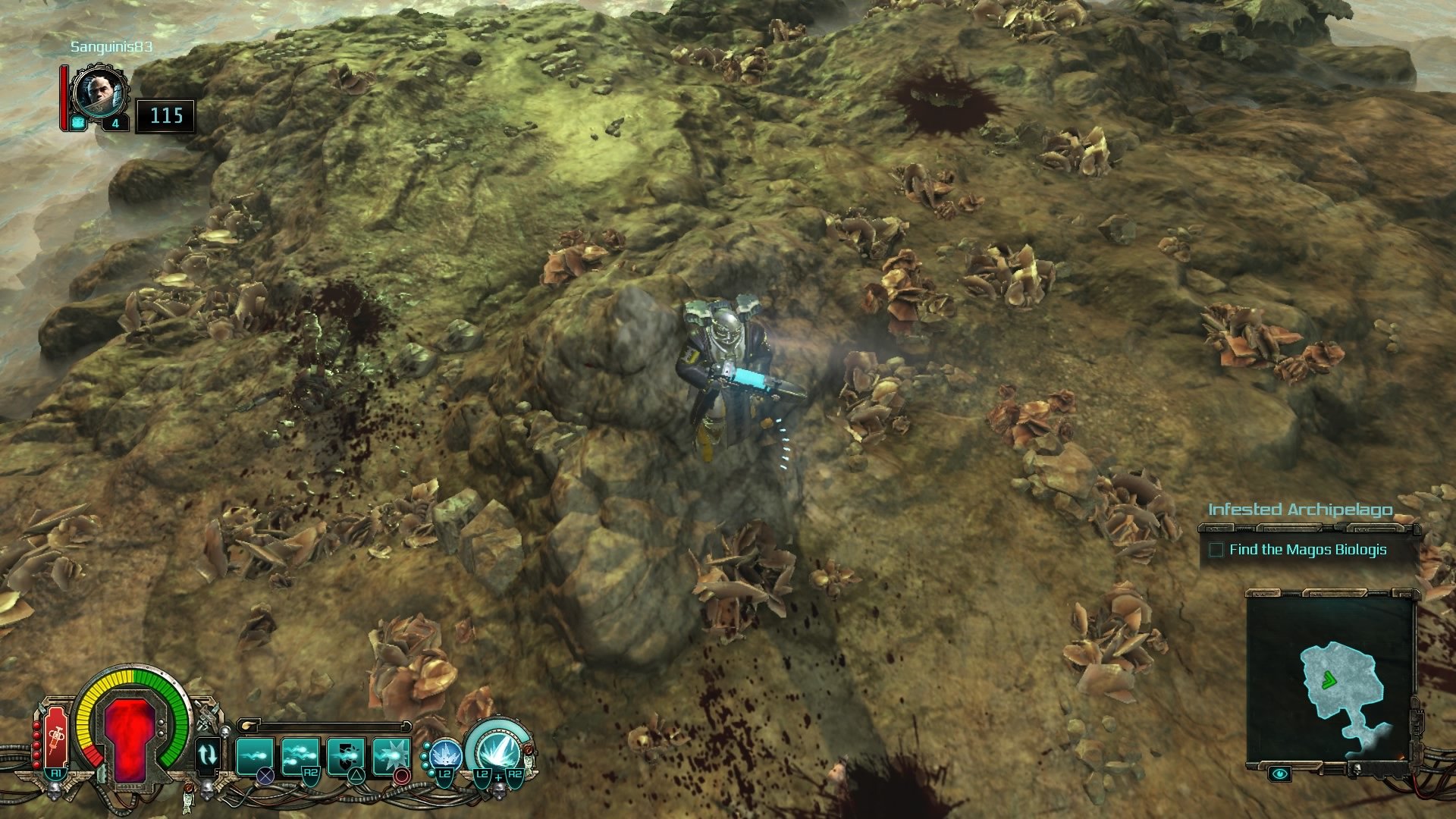Activate the triple plasma burst skill
This screenshot has height=819, width=1456.
300,755
